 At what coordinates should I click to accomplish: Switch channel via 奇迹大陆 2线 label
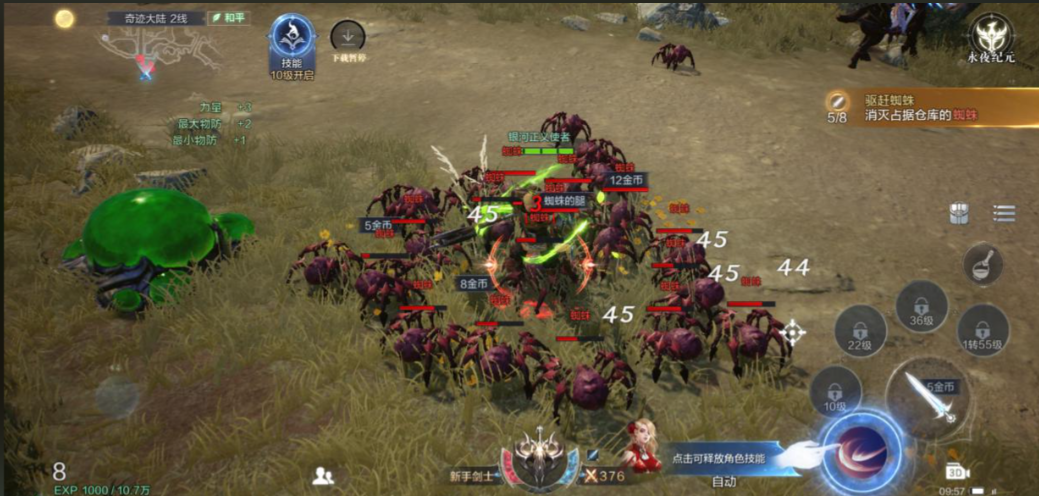click(155, 18)
